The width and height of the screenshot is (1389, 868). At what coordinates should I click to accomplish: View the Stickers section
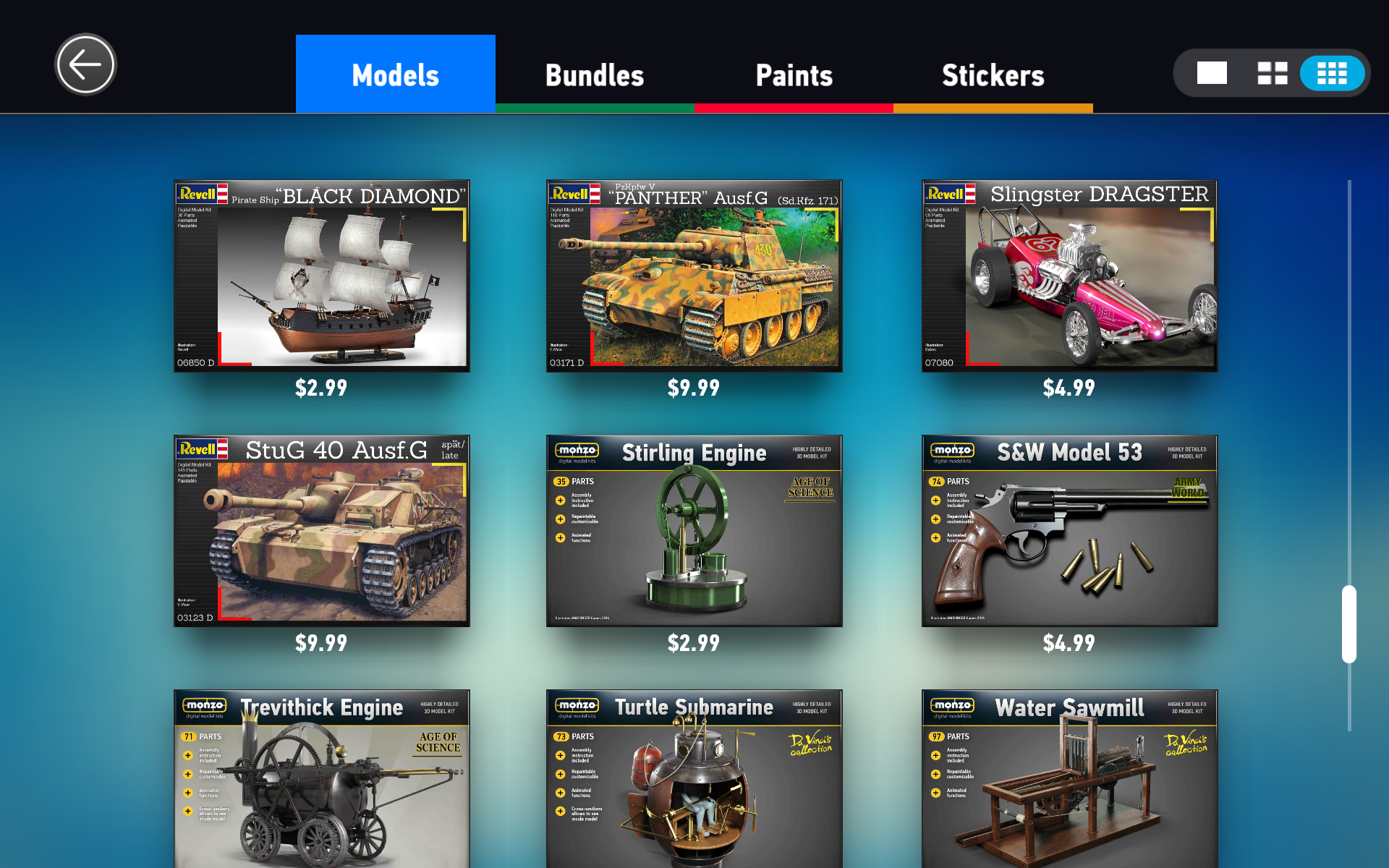pos(993,74)
